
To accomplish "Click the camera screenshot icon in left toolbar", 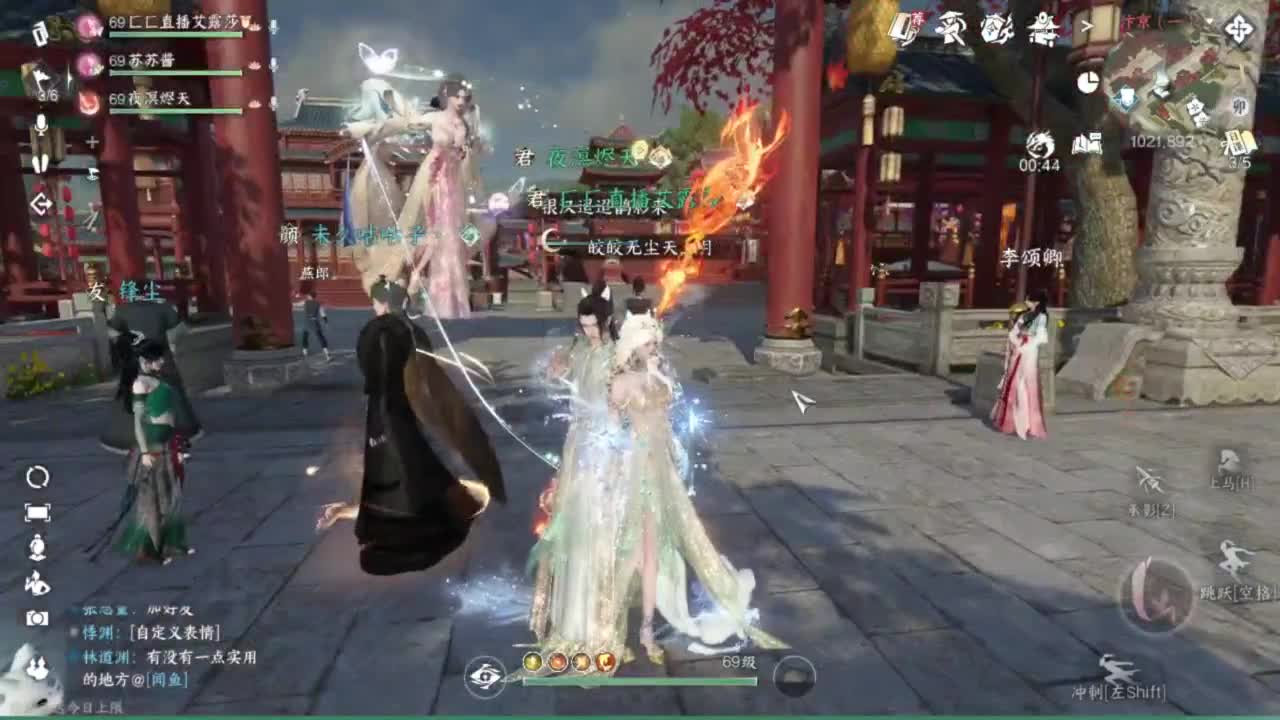I will 35,617.
